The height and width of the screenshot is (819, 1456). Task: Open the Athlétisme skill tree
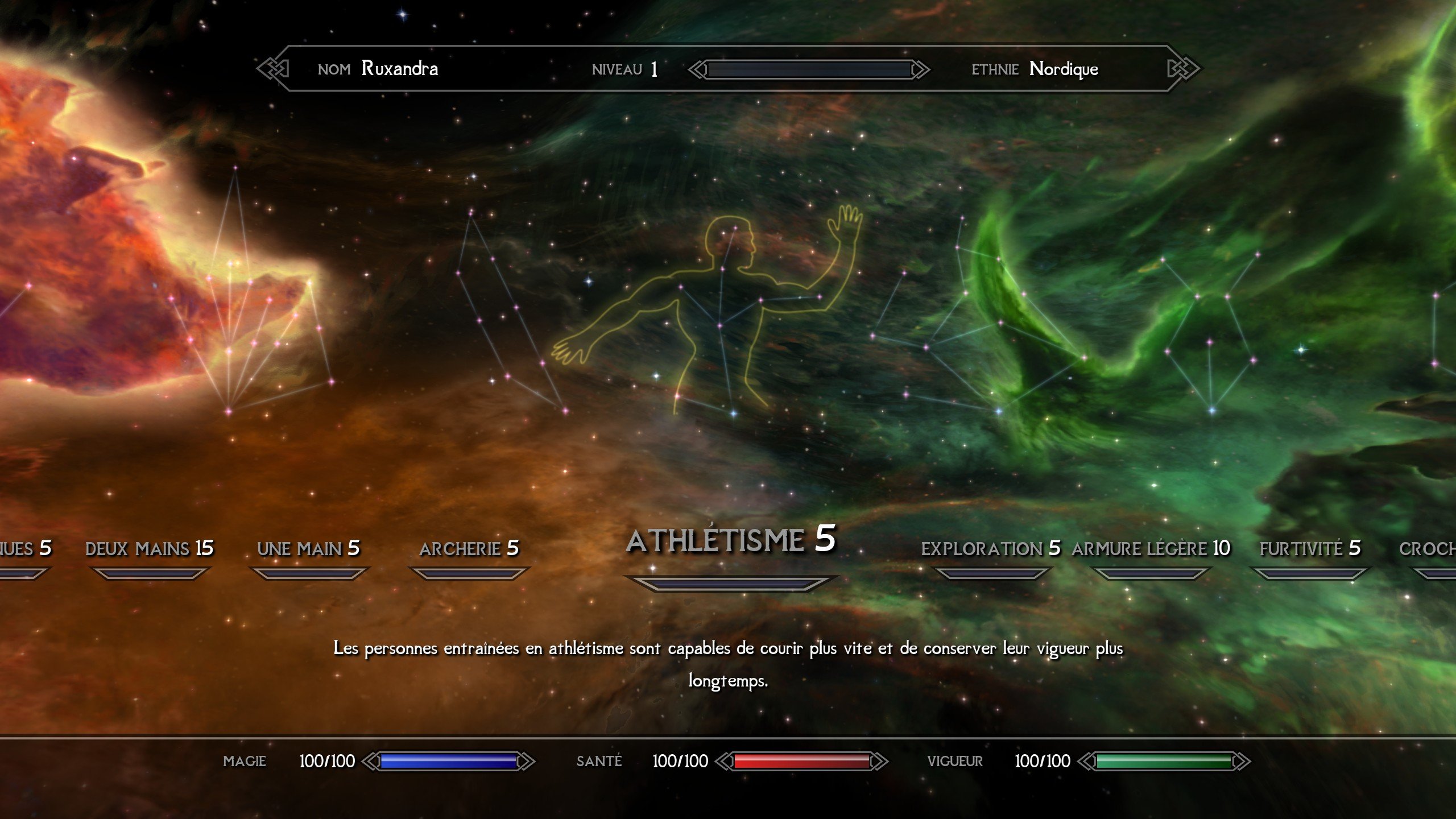tap(731, 540)
